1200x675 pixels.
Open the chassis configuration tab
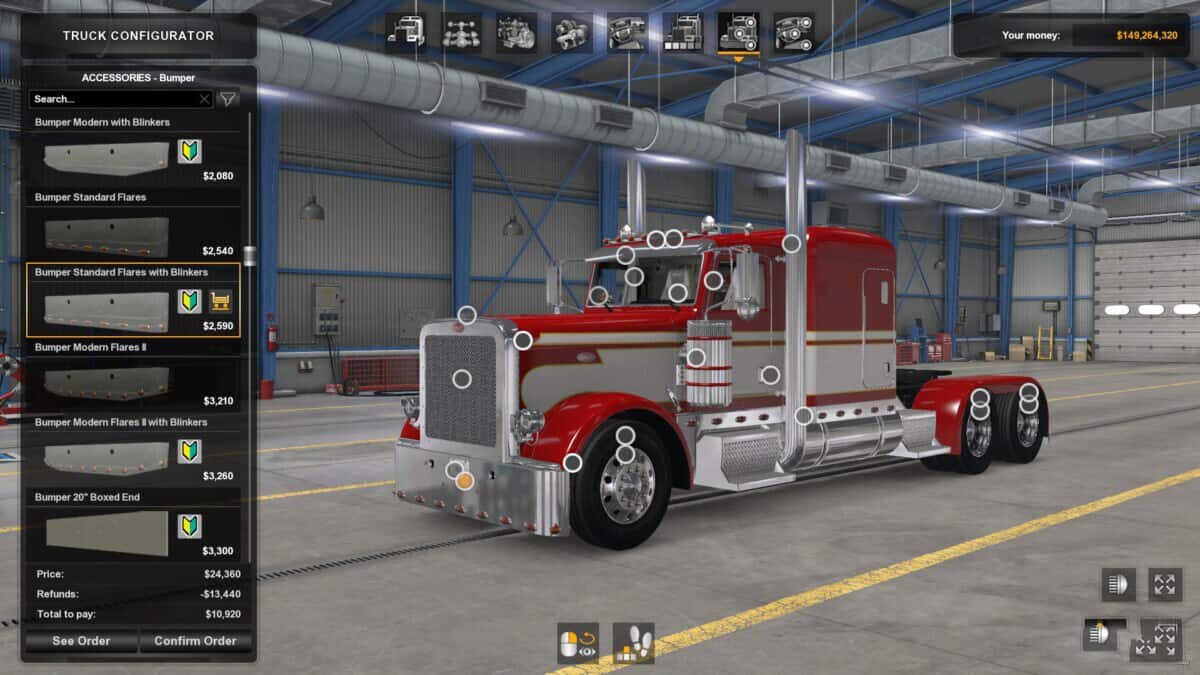[461, 33]
